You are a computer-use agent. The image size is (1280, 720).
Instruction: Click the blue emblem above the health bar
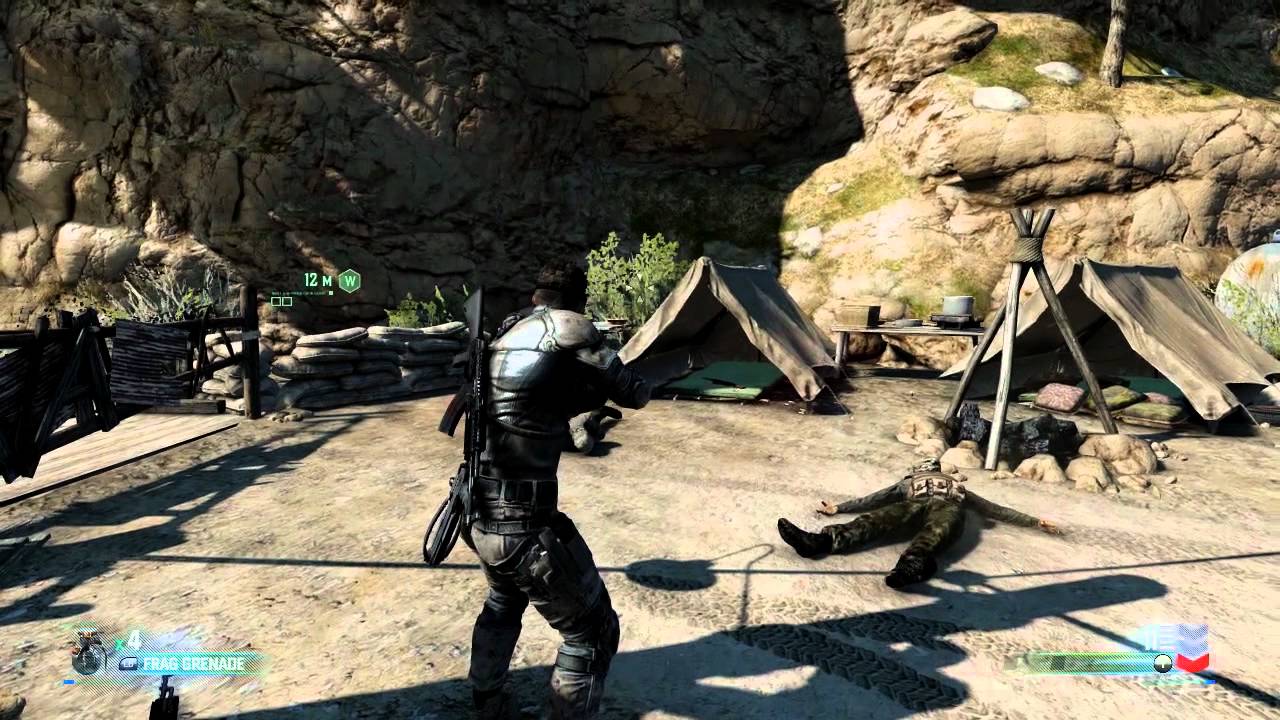click(x=1192, y=636)
